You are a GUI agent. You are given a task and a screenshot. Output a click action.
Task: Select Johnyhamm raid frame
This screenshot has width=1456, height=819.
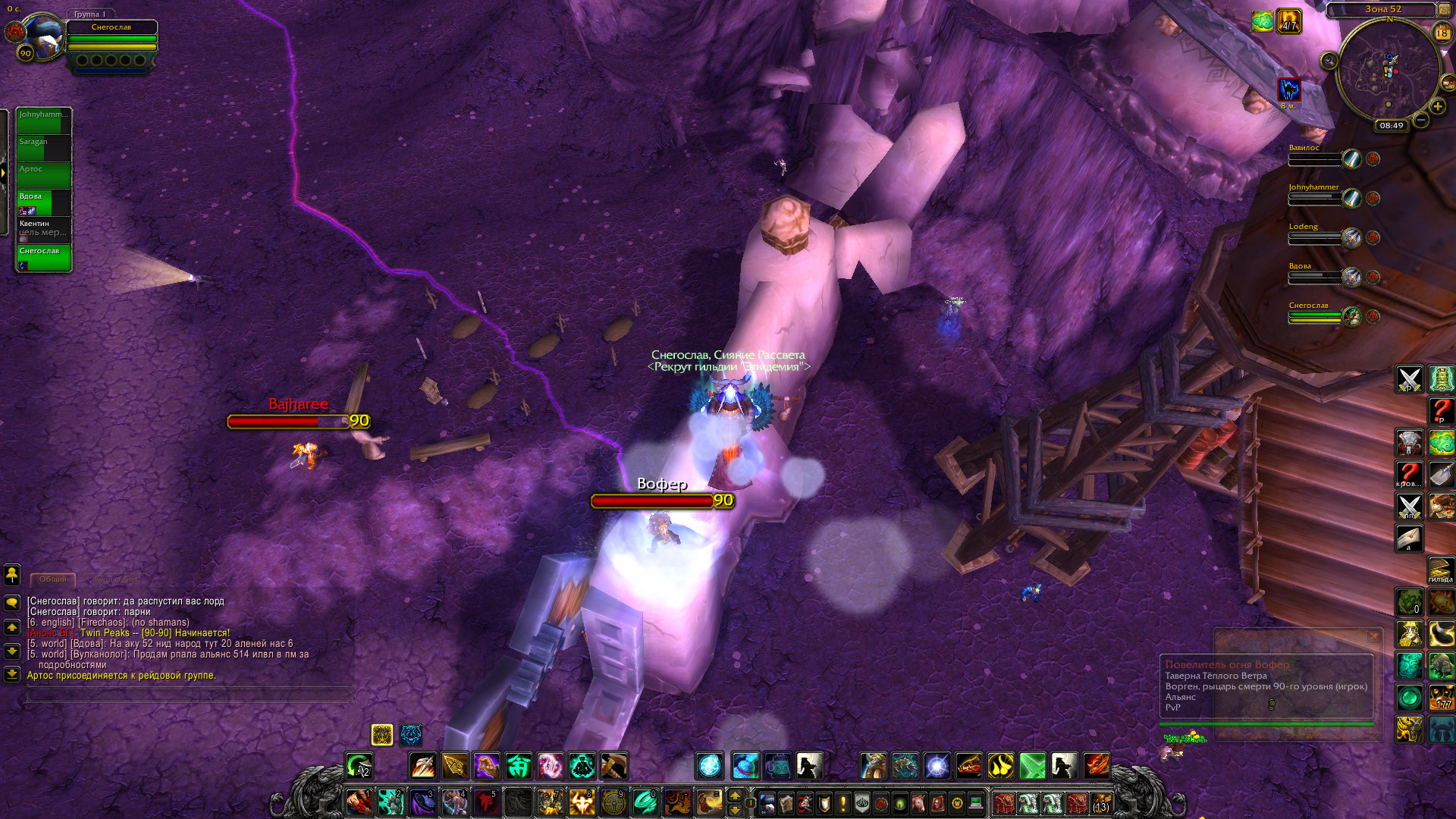[x=44, y=121]
